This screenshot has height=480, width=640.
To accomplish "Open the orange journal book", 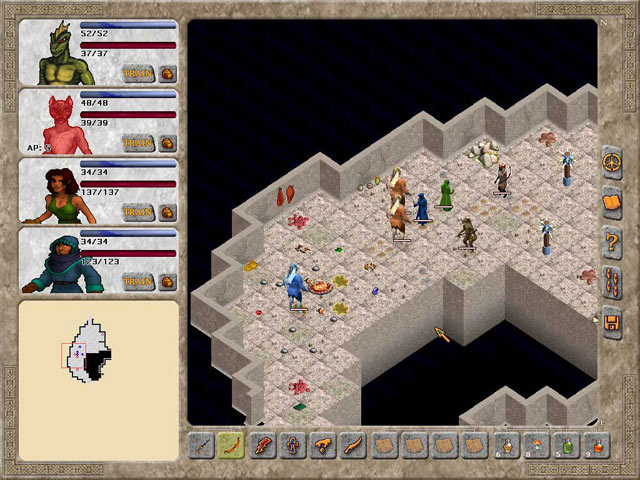I will pos(613,202).
